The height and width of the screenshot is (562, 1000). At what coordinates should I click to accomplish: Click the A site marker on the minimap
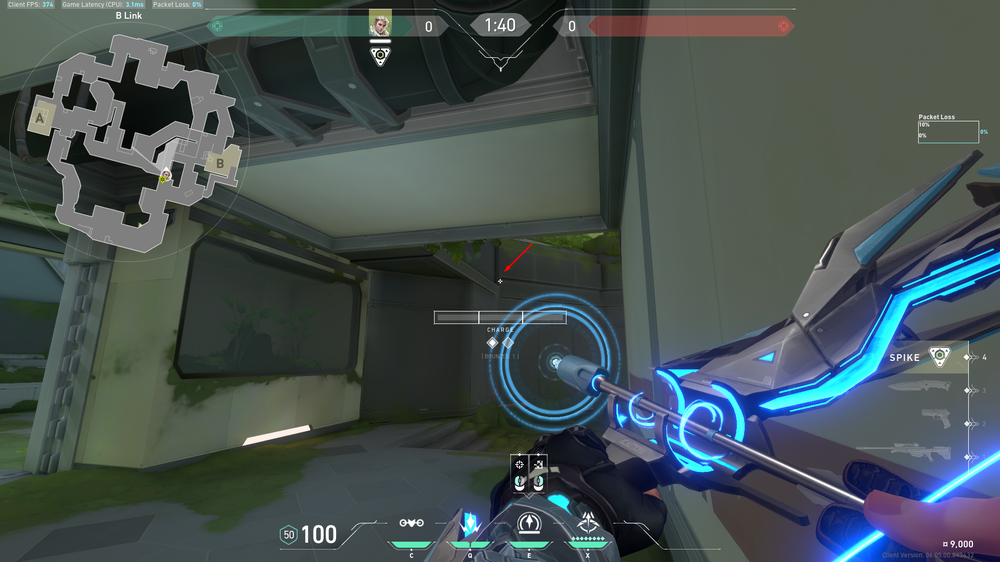tap(41, 118)
